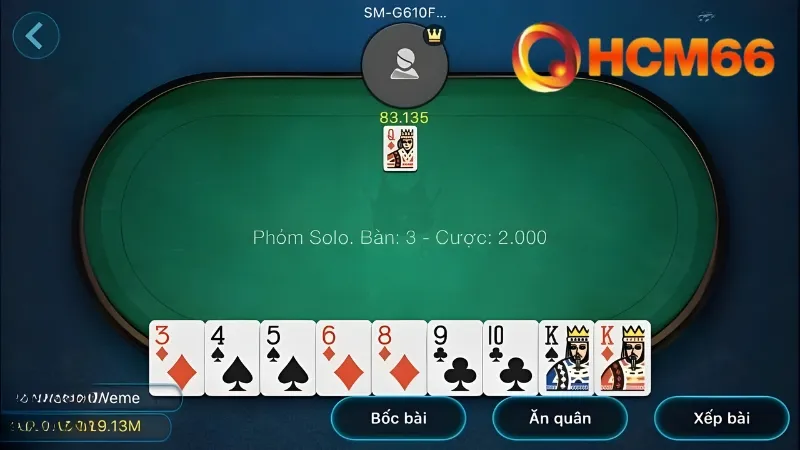This screenshot has height=450, width=800.
Task: Pick the 5 of spades card
Action: 288,358
